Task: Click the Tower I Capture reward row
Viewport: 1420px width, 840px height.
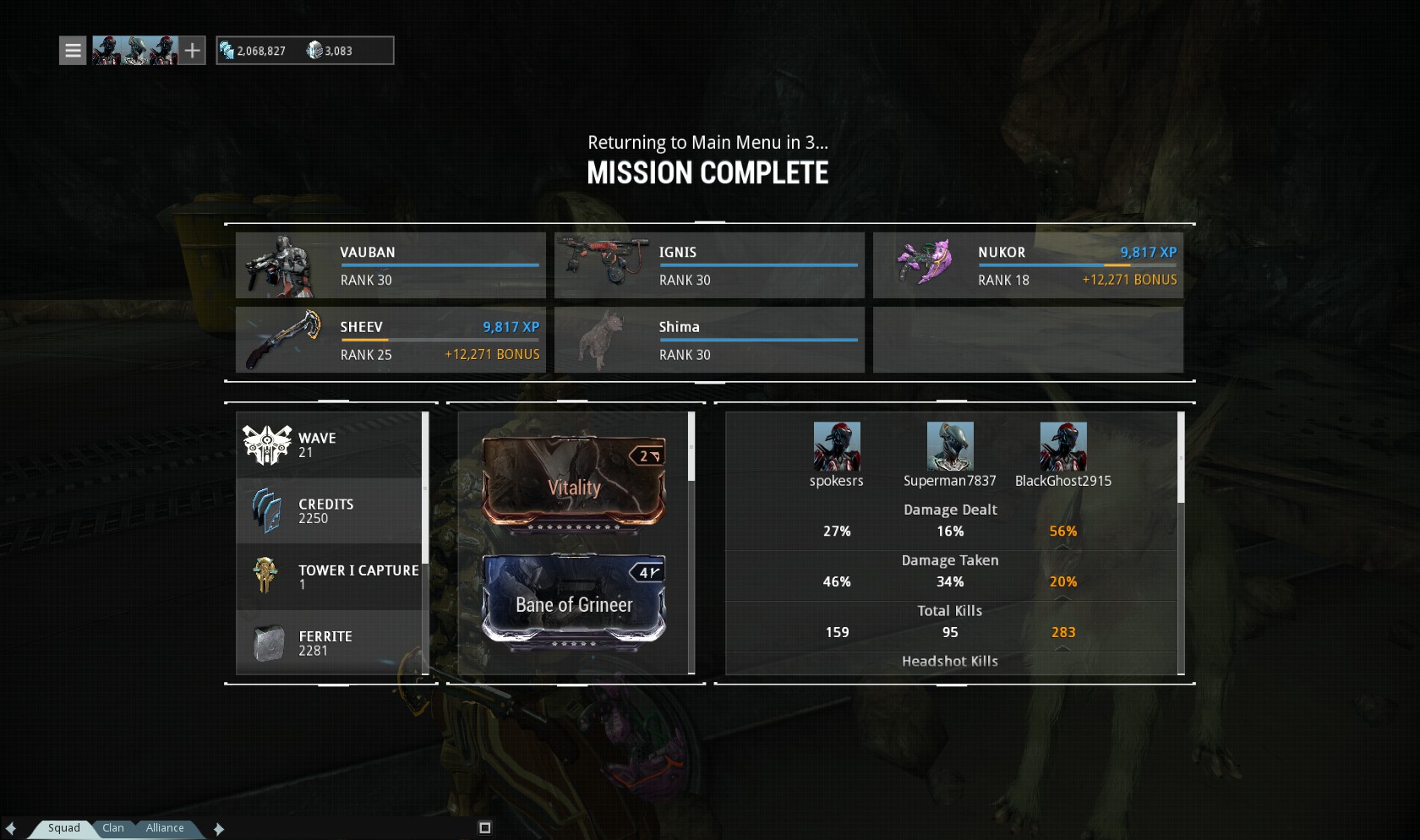Action: [x=330, y=576]
